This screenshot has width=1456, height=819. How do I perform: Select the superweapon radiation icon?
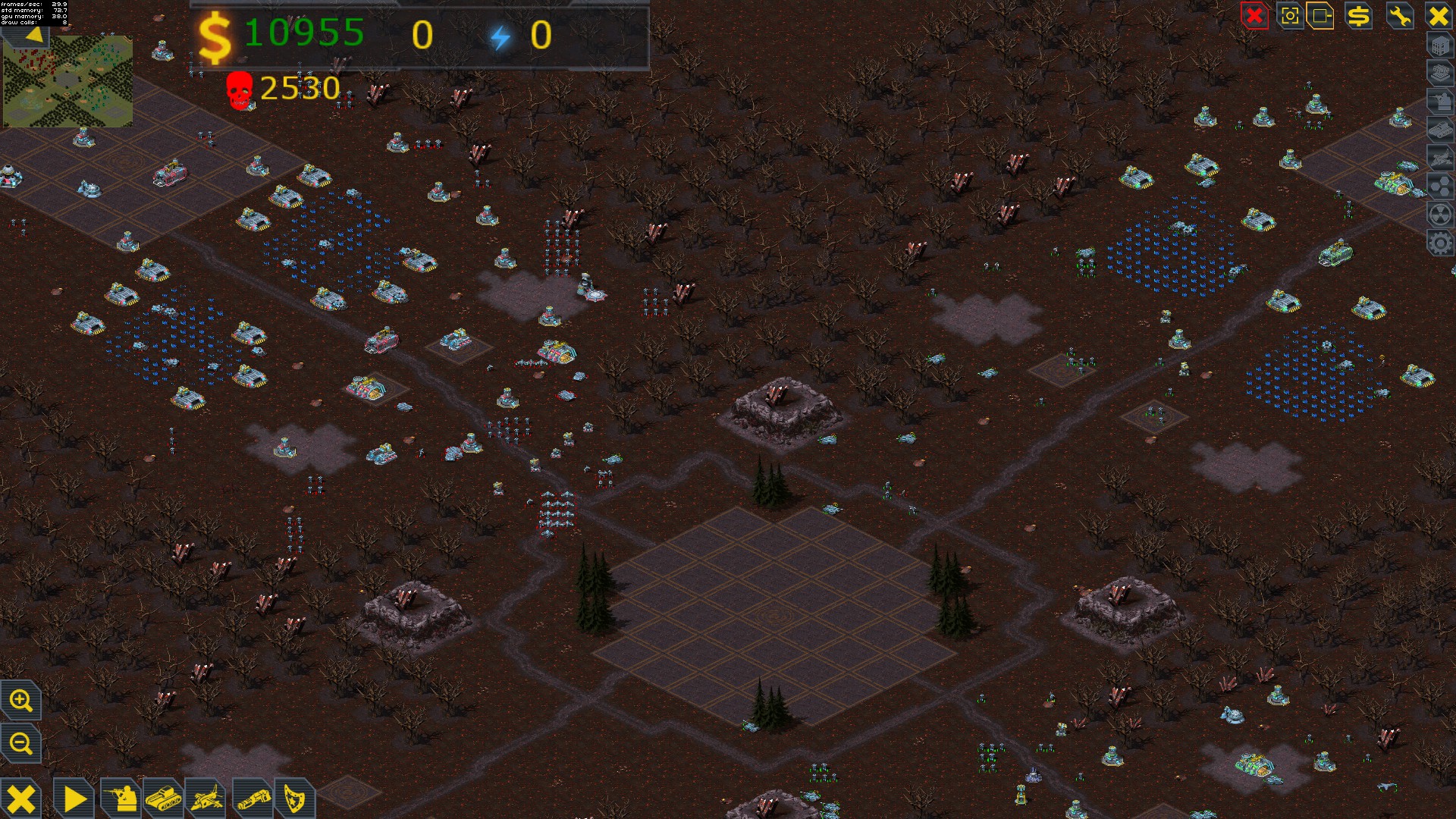point(1440,212)
